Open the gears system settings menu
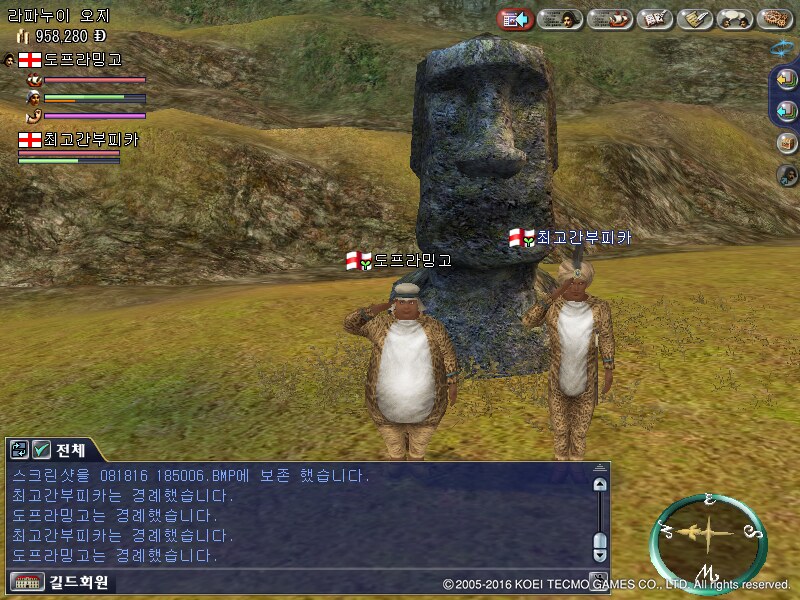The image size is (800, 600). [x=775, y=19]
